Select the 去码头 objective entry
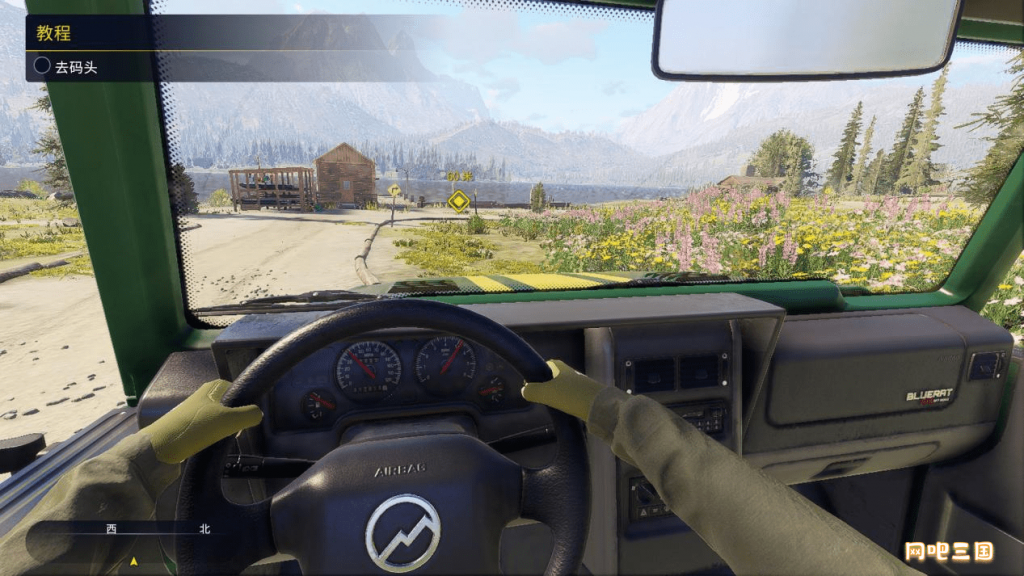 (76, 67)
